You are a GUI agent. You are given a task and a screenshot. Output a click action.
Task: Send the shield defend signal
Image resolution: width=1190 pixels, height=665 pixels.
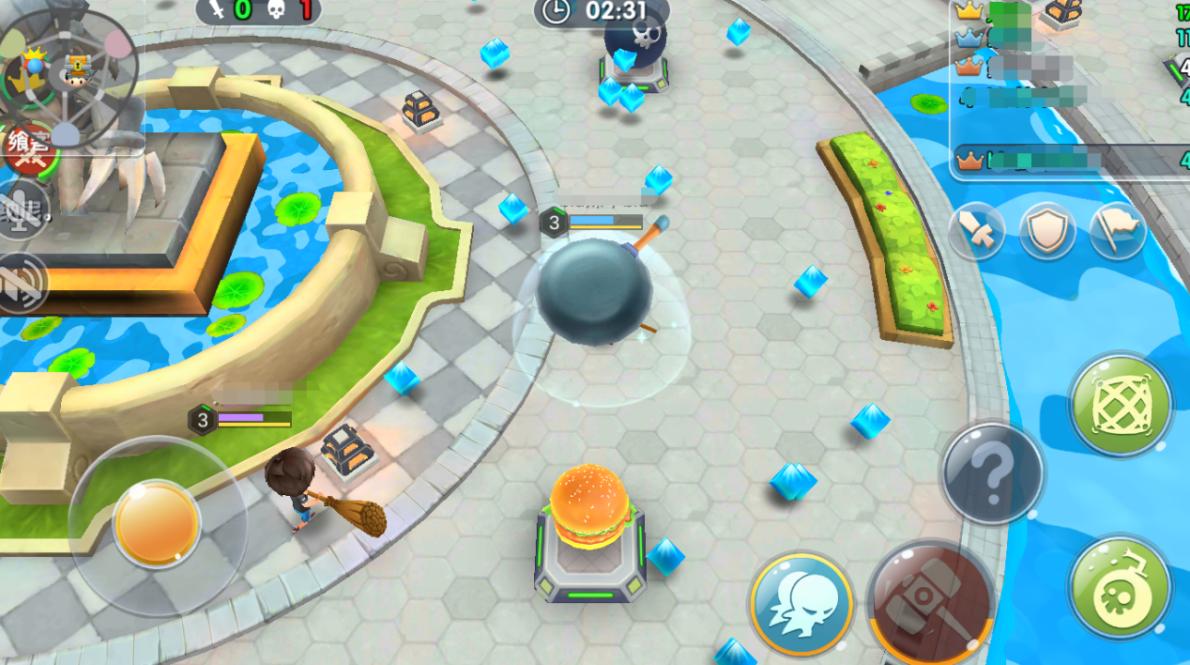(x=1047, y=232)
